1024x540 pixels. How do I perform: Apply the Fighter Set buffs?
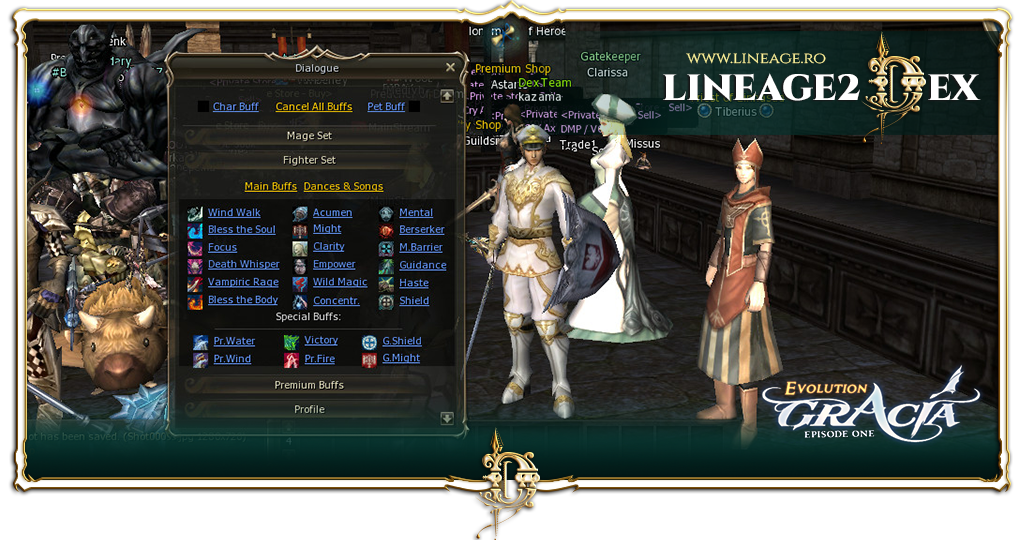point(308,160)
